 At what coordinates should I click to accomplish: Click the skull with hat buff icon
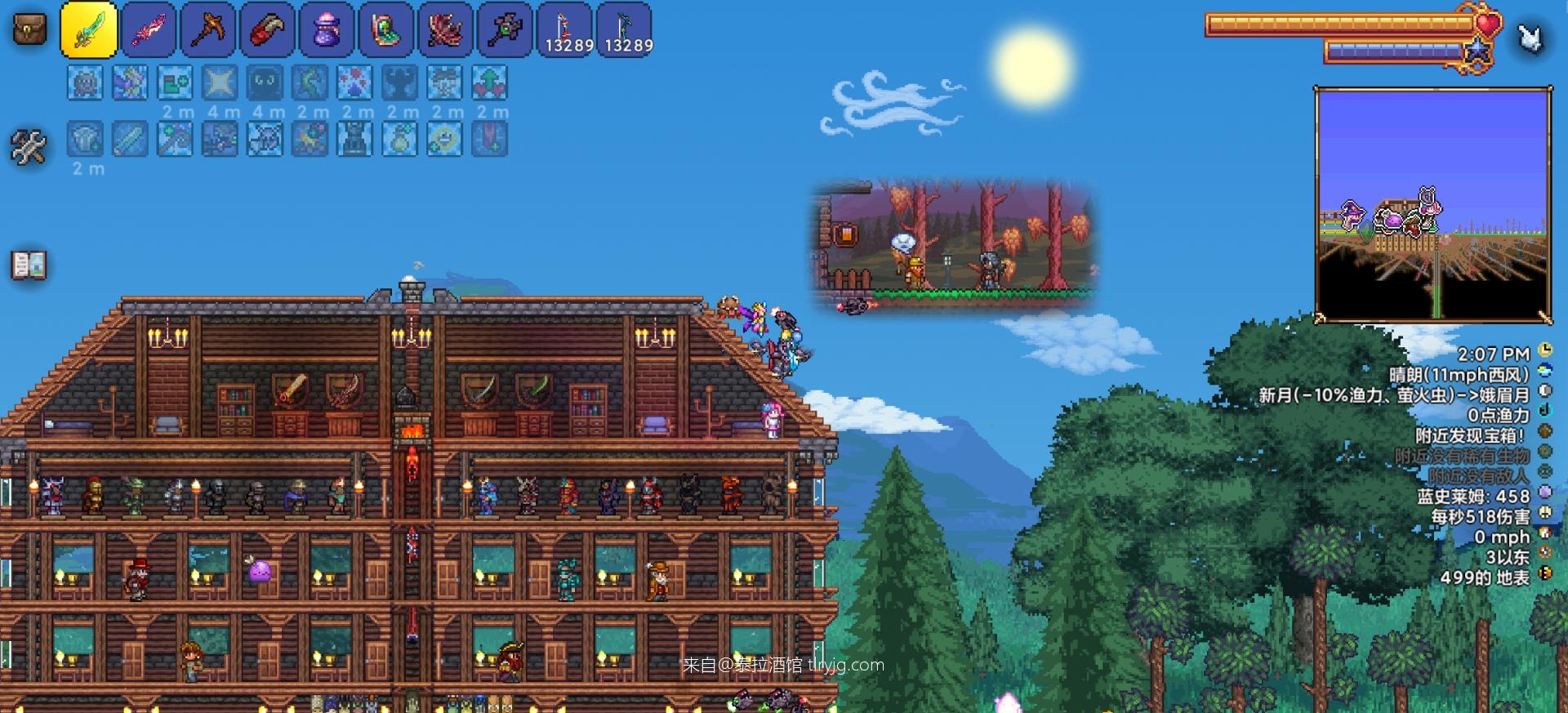tap(444, 82)
